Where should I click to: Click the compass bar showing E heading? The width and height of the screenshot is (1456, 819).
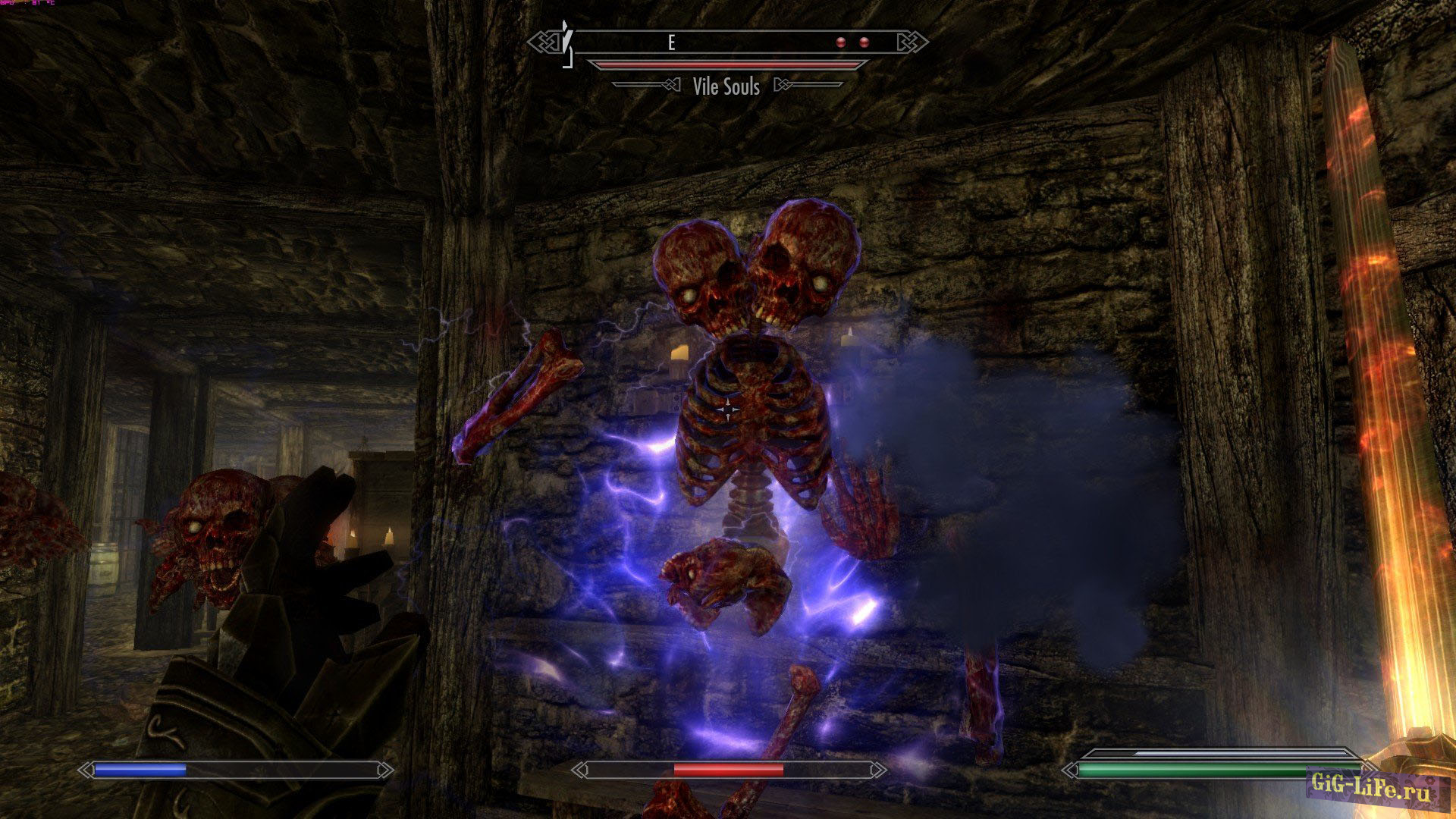(x=728, y=42)
